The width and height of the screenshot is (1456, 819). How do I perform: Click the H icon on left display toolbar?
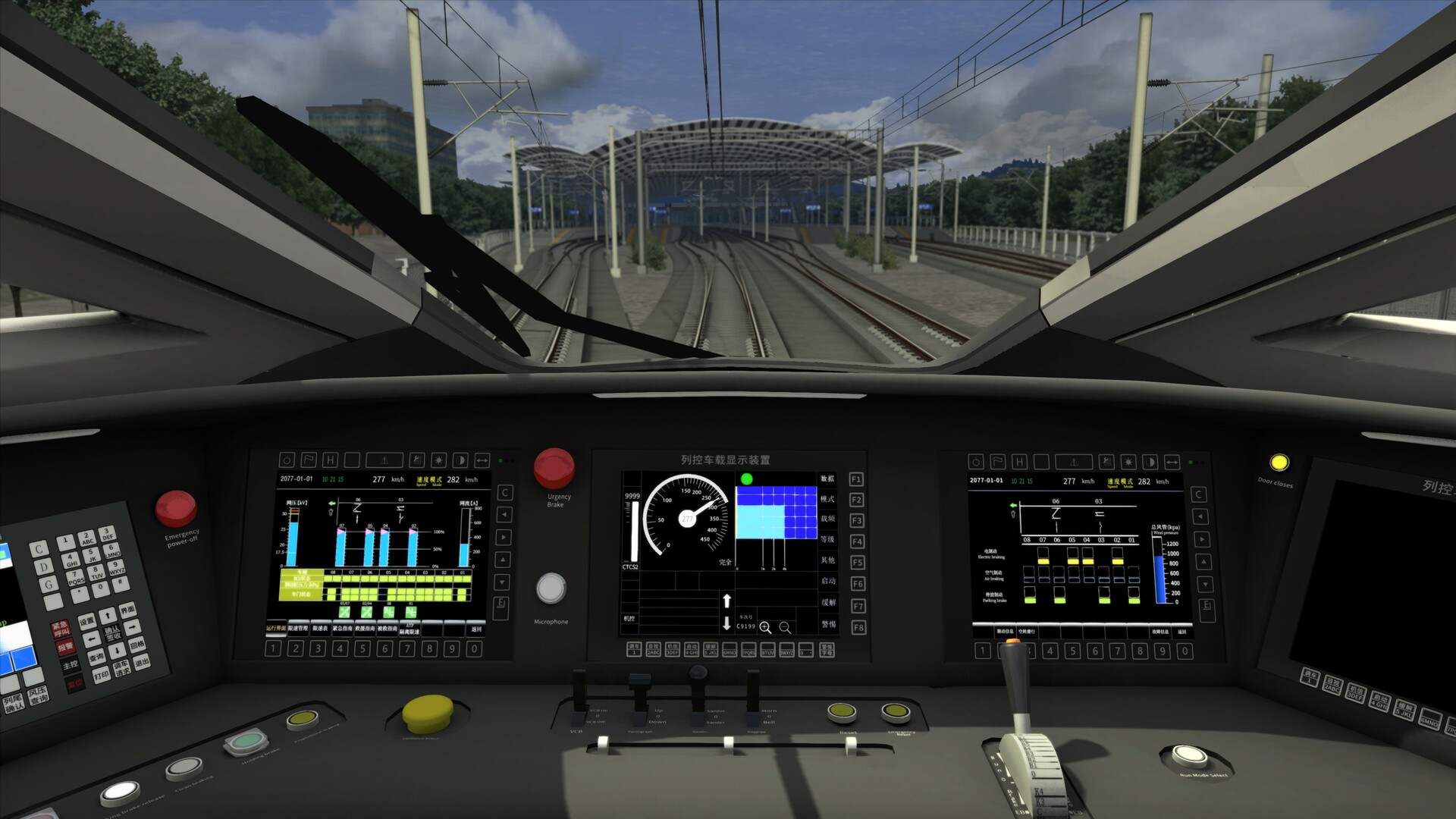click(330, 460)
